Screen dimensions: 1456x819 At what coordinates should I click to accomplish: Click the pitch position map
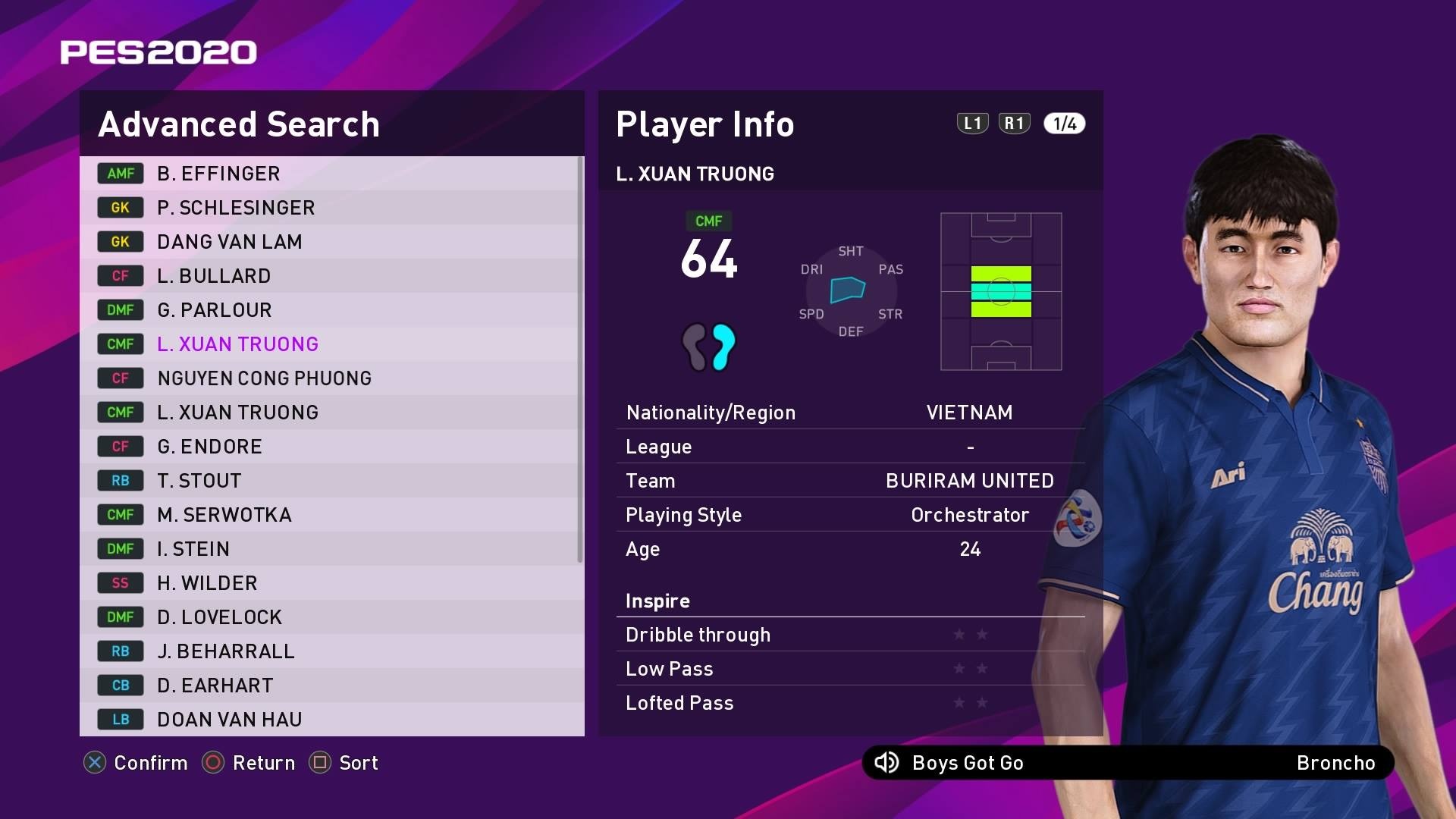coord(1001,290)
